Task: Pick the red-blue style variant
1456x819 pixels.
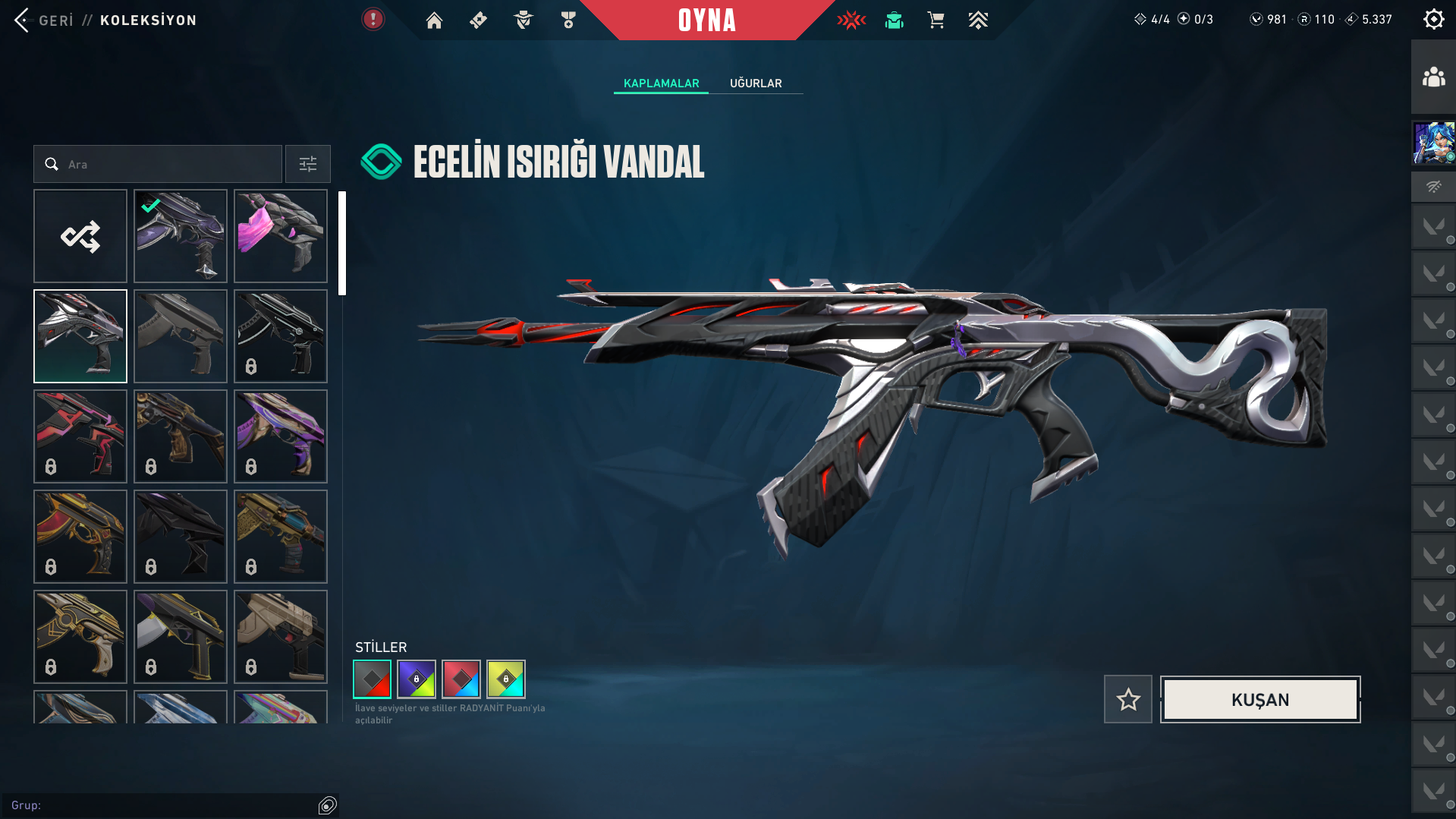Action: 461,679
